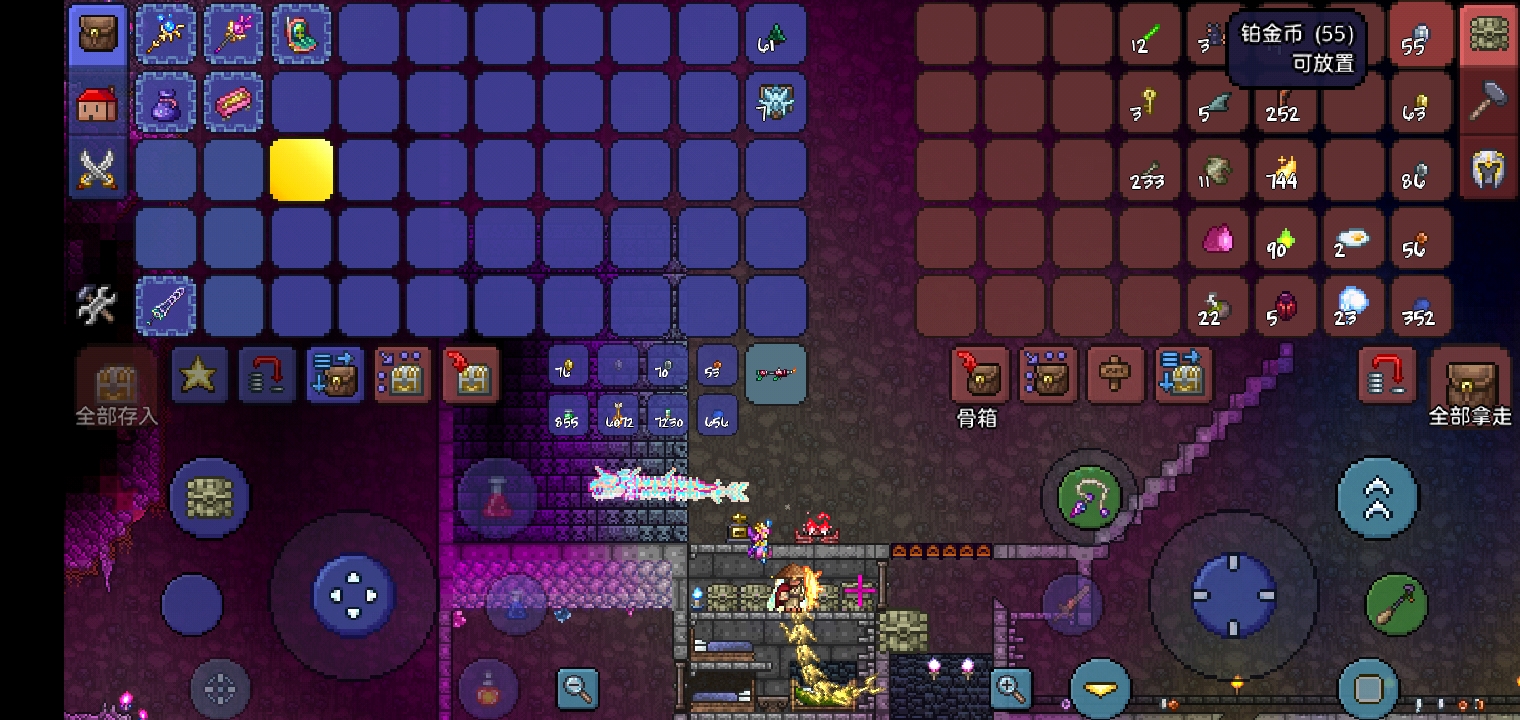The height and width of the screenshot is (720, 1520).
Task: Grab the golden key stack in chest
Action: (x=1148, y=103)
